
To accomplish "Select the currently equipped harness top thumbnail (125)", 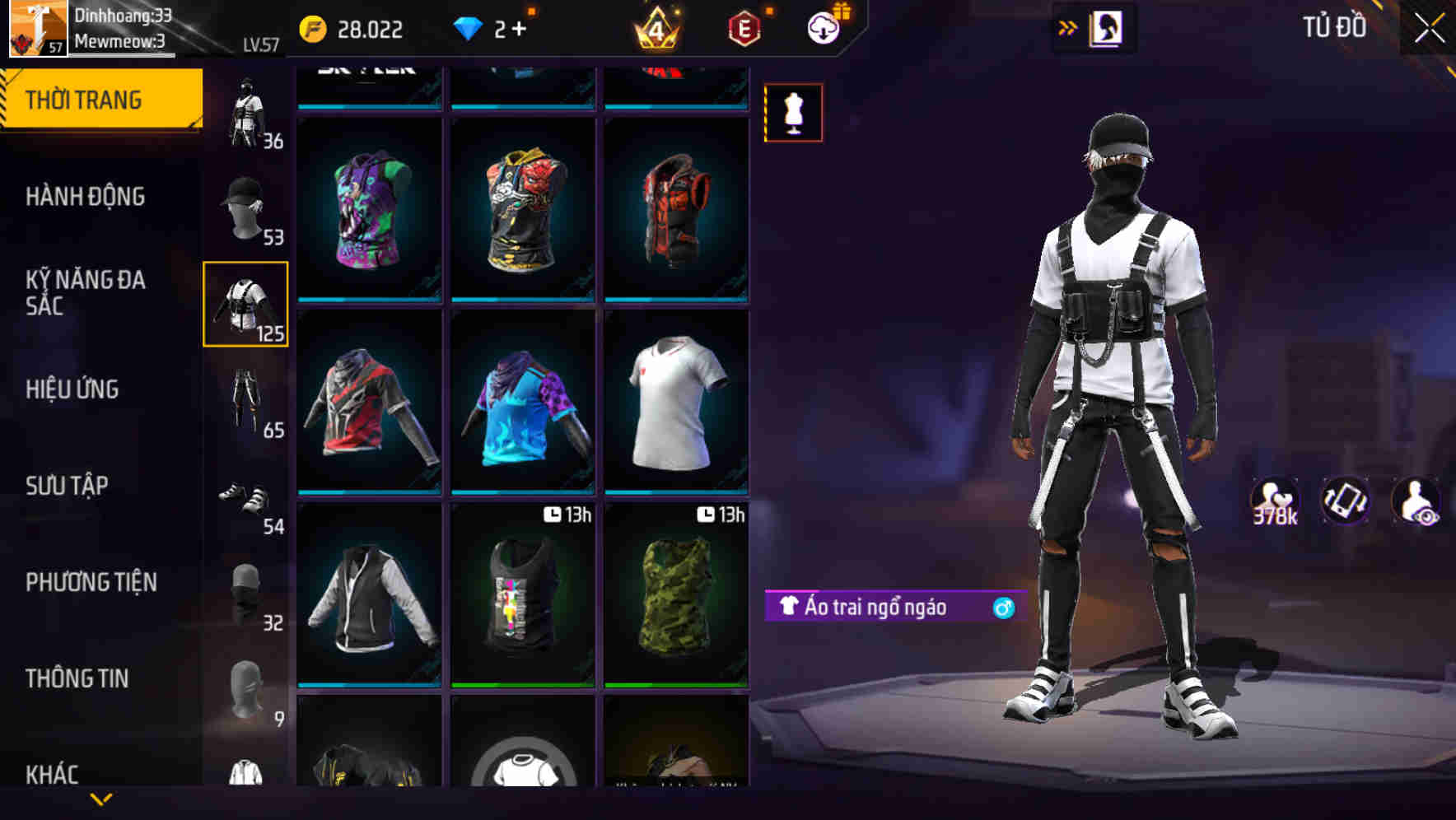I will pyautogui.click(x=246, y=303).
